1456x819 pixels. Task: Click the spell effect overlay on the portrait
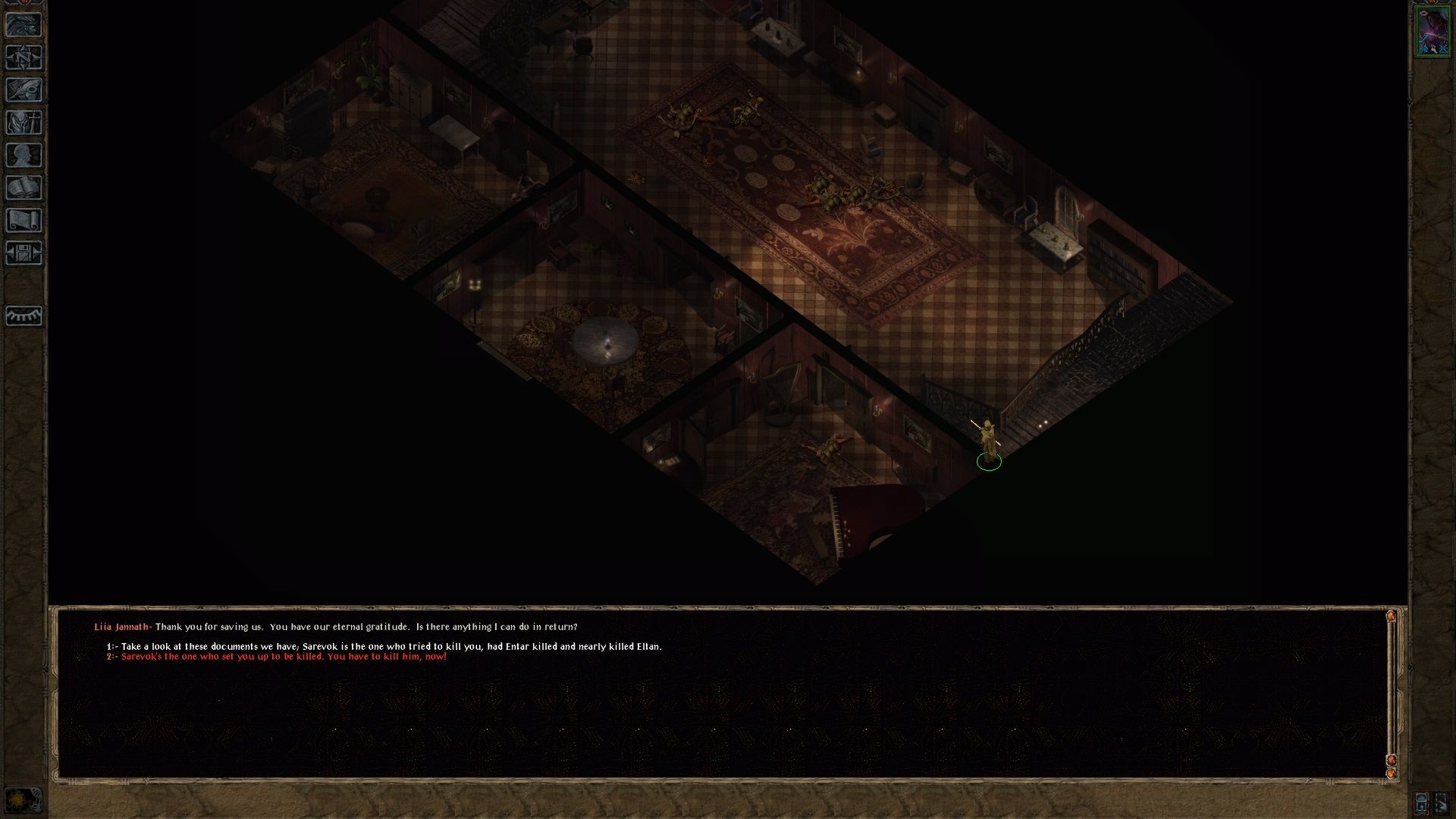pos(1432,33)
